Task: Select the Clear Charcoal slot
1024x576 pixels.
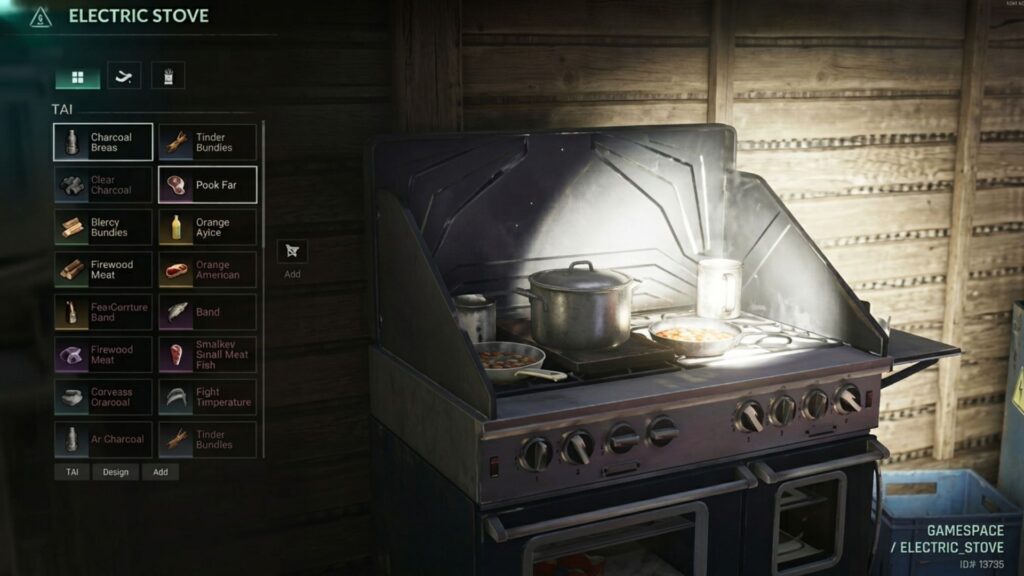Action: (x=103, y=185)
